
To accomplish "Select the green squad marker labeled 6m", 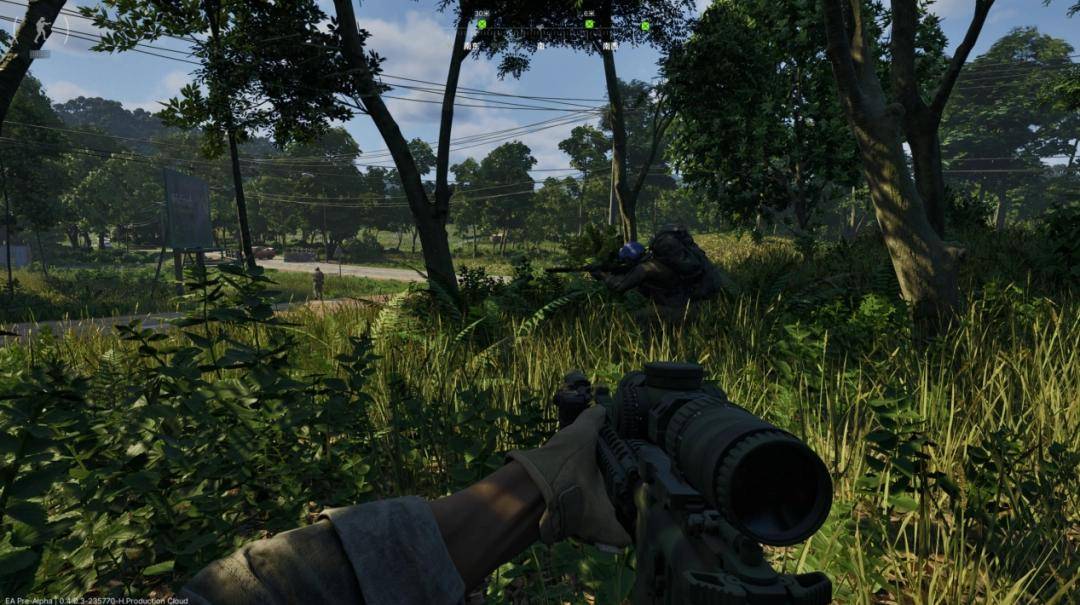I will [589, 23].
